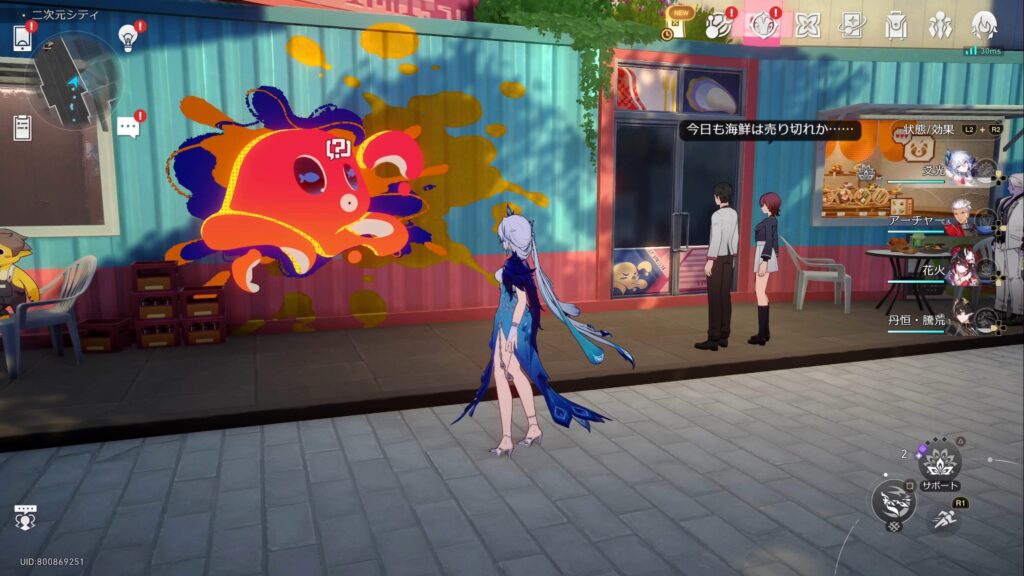The width and height of the screenshot is (1024, 576).
Task: Open the lightbulb tutorial icon
Action: pos(127,37)
